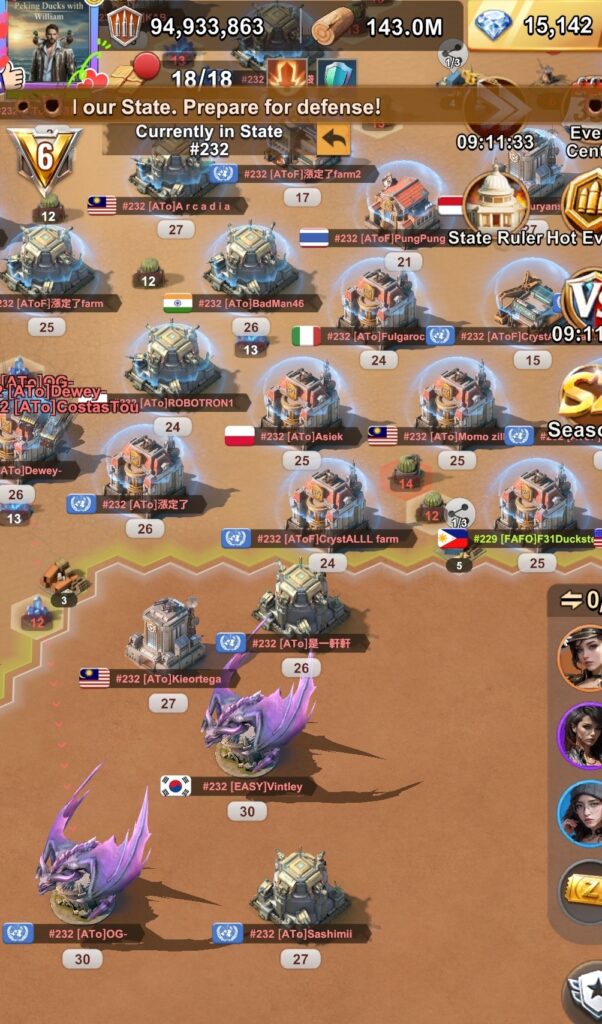602x1024 pixels.
Task: Tap the food resource counter icon
Action: click(x=123, y=26)
